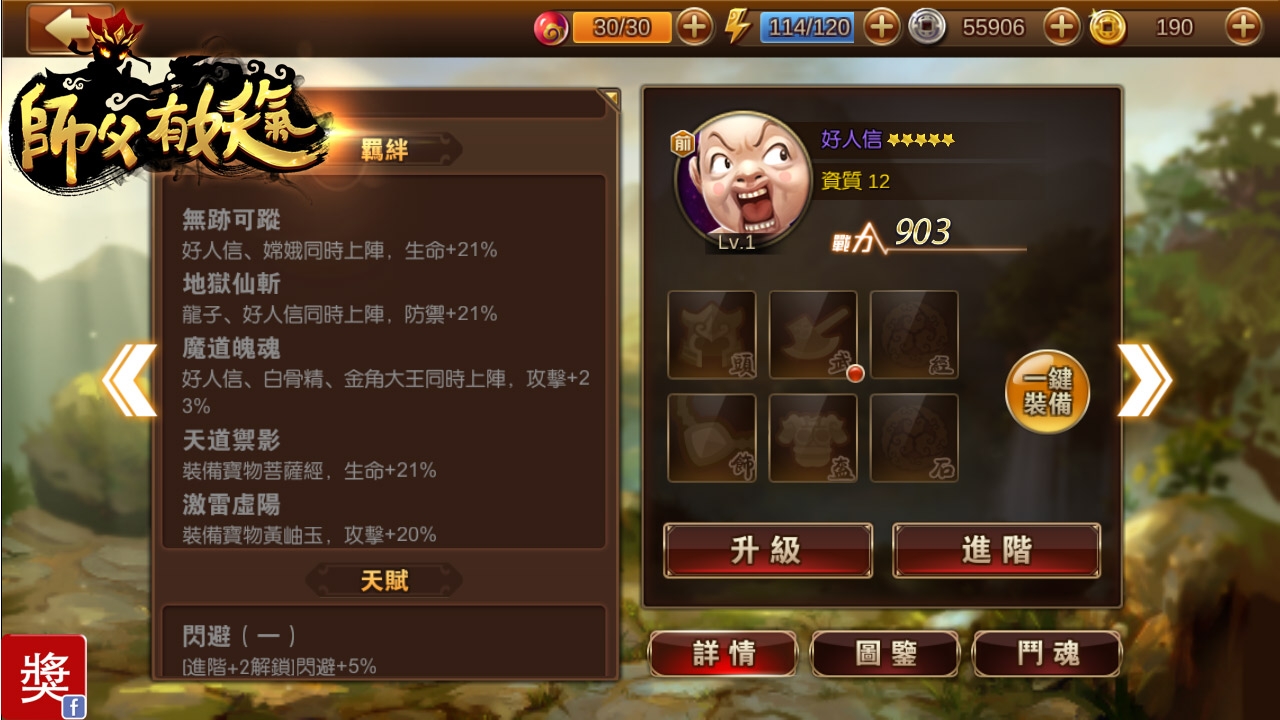Image resolution: width=1280 pixels, height=720 pixels.
Task: Switch to the 圖鑒 tab
Action: pos(886,655)
